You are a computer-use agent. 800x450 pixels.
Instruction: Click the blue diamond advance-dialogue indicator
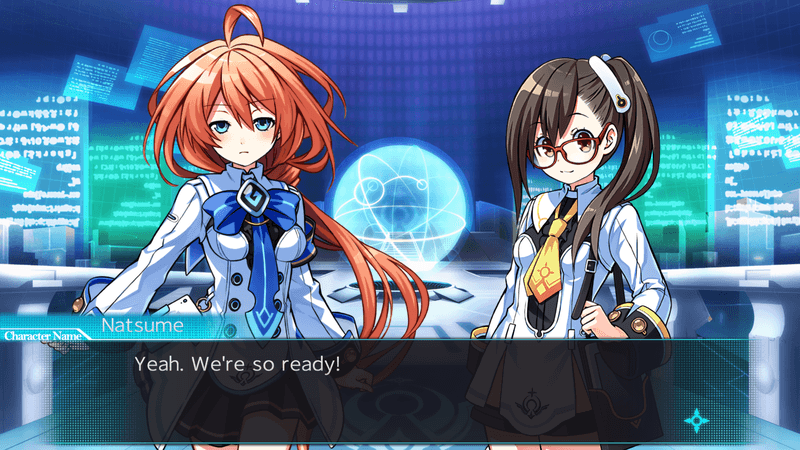[x=695, y=420]
